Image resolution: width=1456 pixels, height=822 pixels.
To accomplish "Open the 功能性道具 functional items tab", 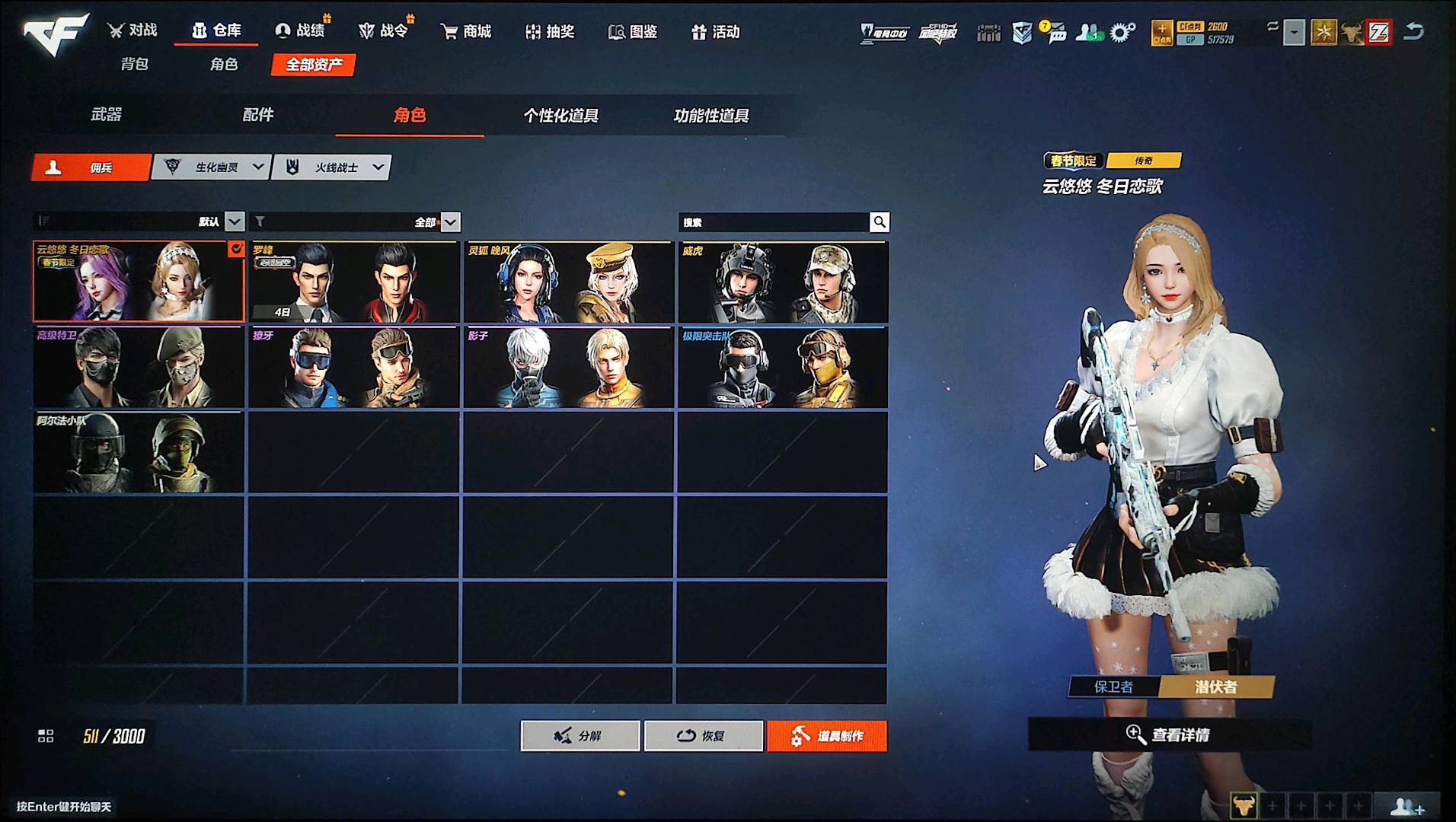I will (711, 116).
